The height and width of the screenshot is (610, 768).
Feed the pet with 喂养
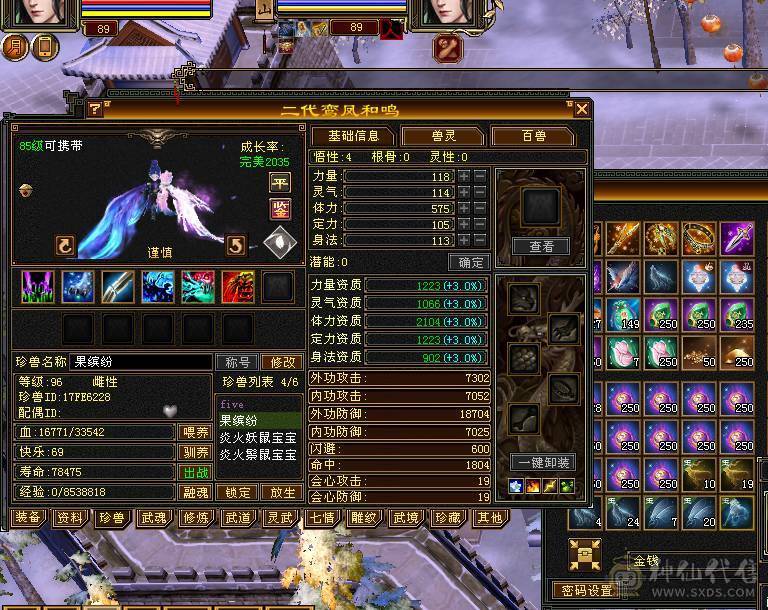(x=194, y=432)
